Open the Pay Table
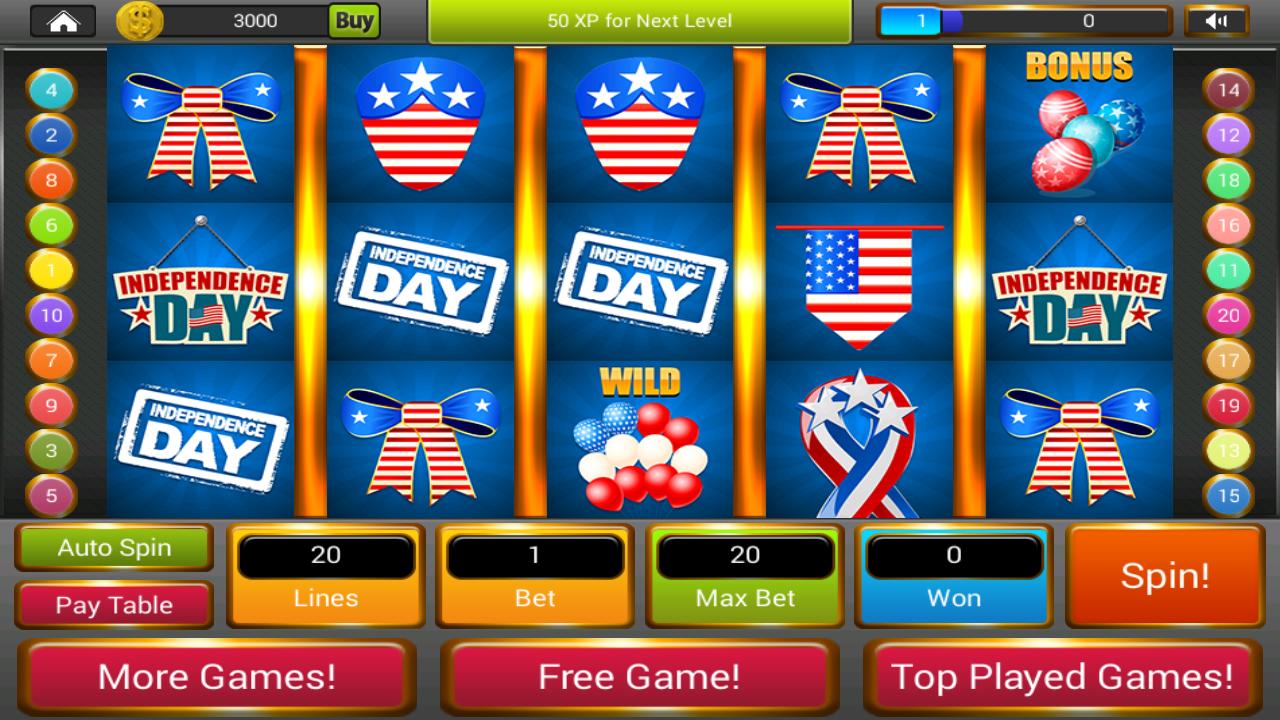 click(113, 604)
